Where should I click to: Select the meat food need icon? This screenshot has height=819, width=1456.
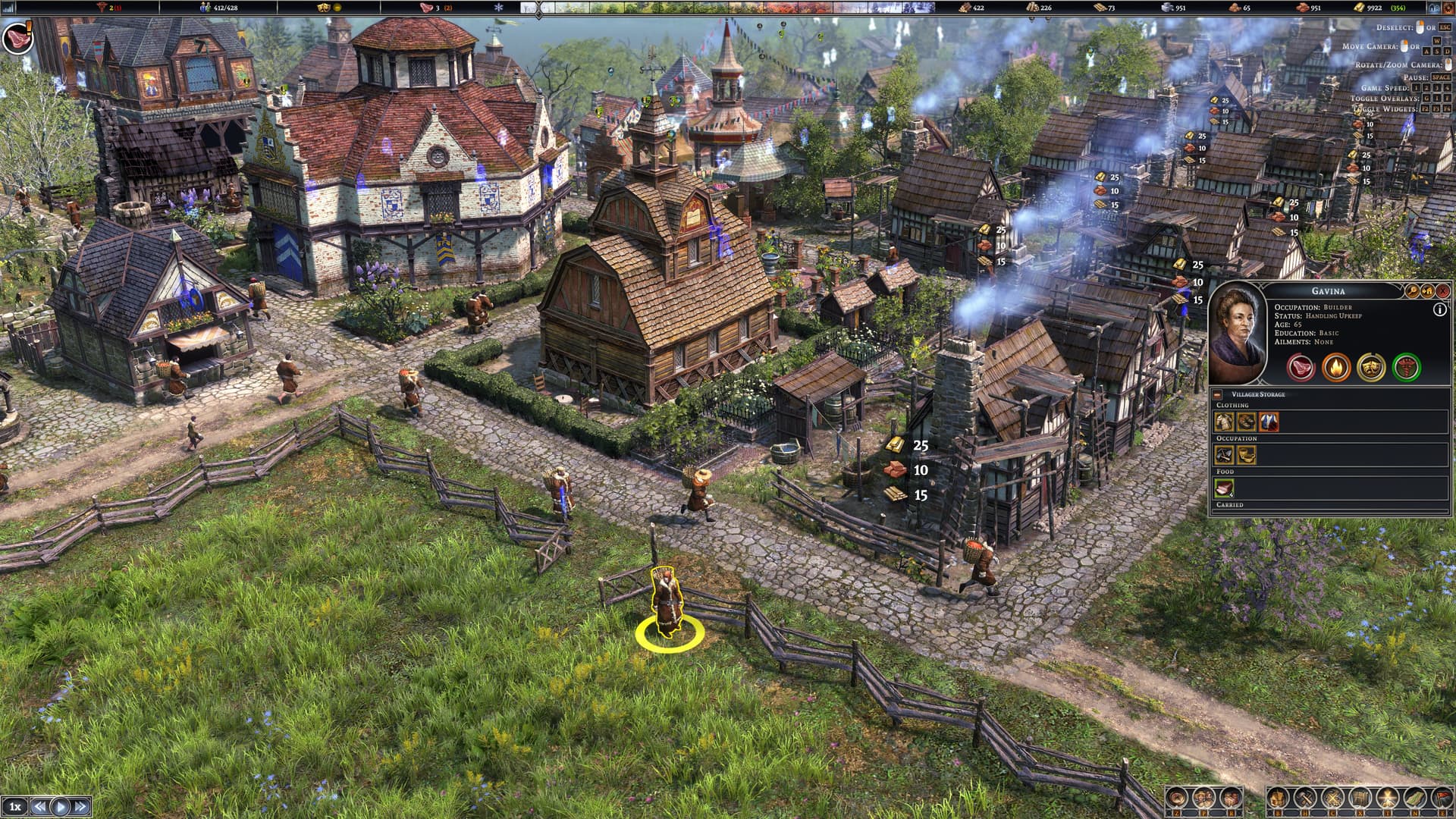click(1301, 368)
